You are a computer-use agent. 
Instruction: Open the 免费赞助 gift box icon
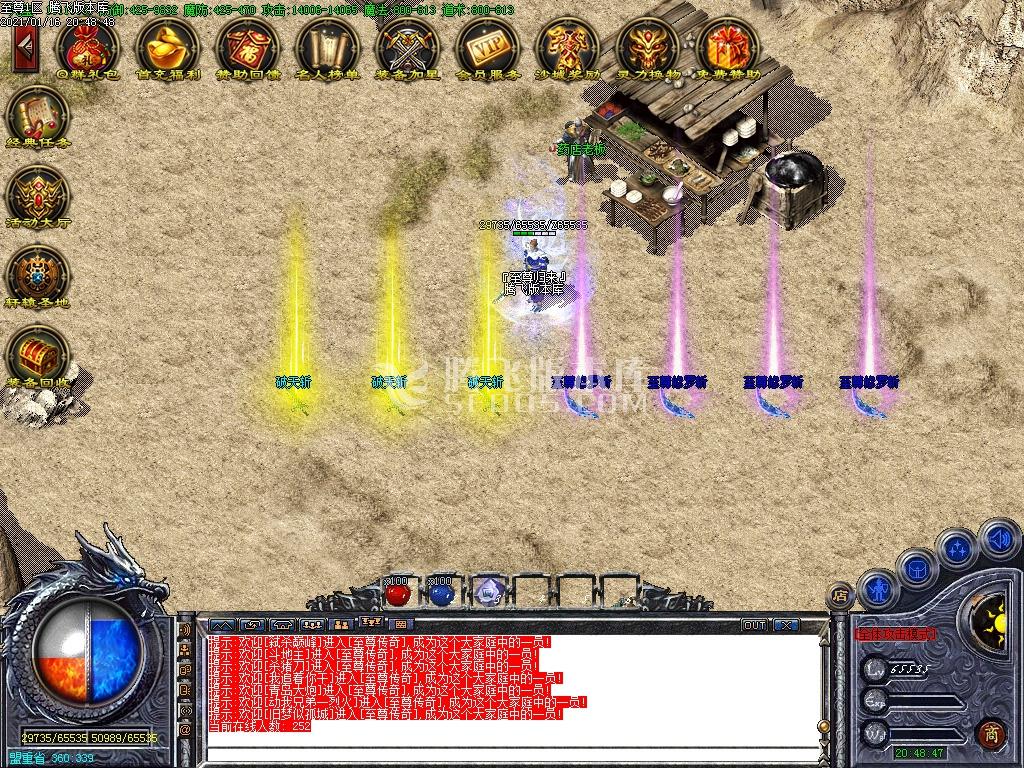pyautogui.click(x=727, y=45)
